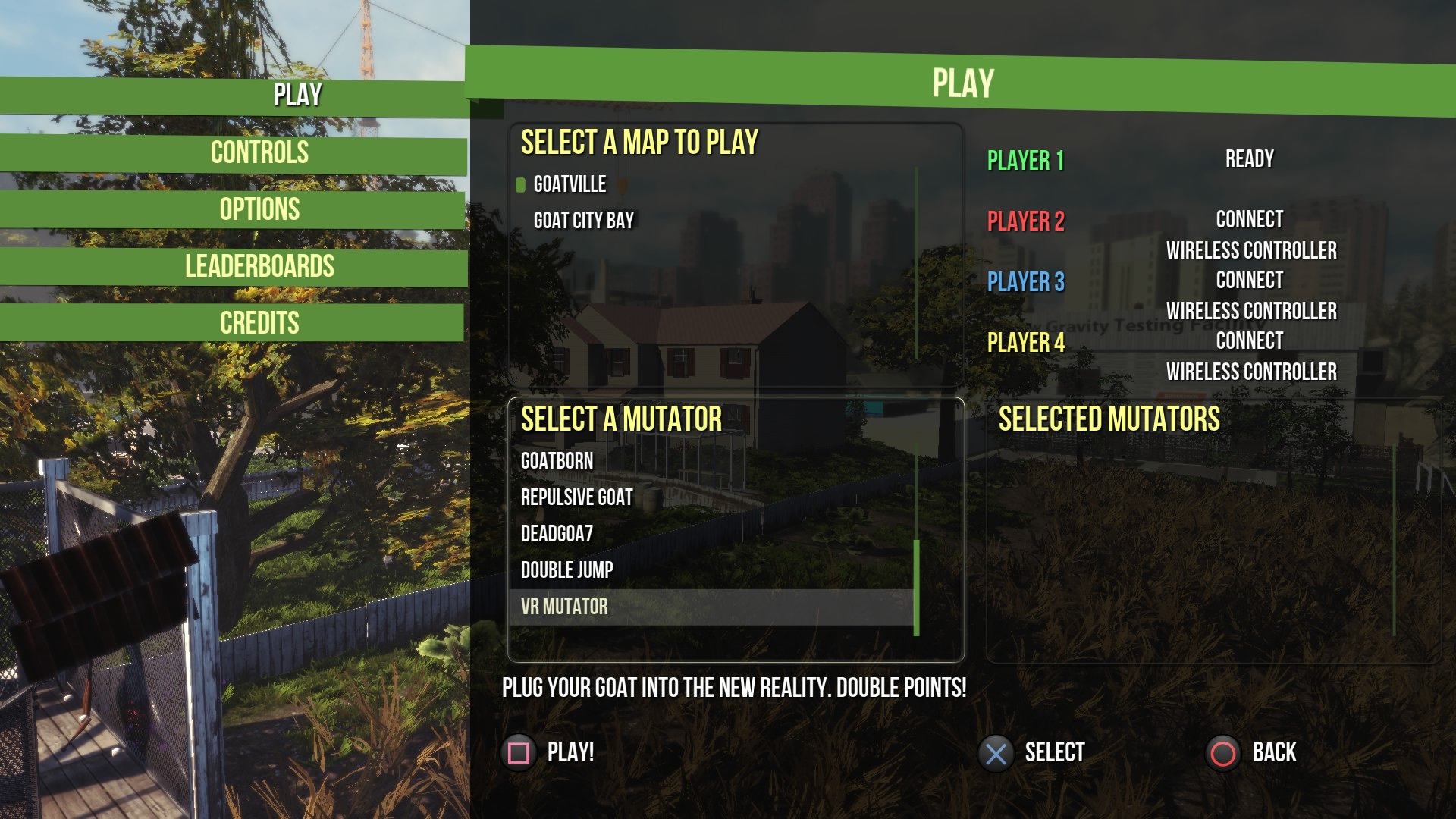Open the Play menu entry
Screen dimensions: 1456x819
tap(297, 96)
